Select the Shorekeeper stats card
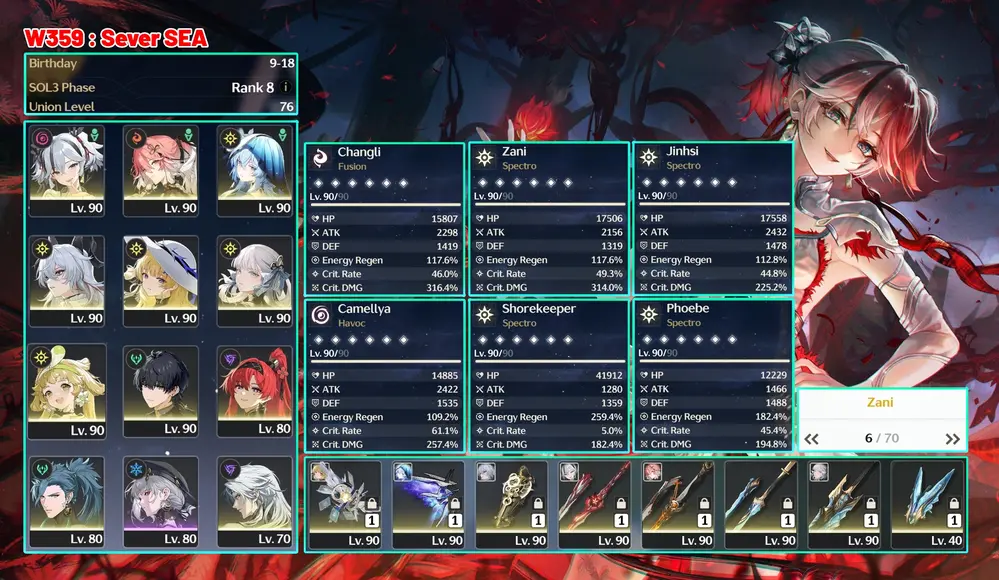The height and width of the screenshot is (580, 999). click(x=548, y=376)
